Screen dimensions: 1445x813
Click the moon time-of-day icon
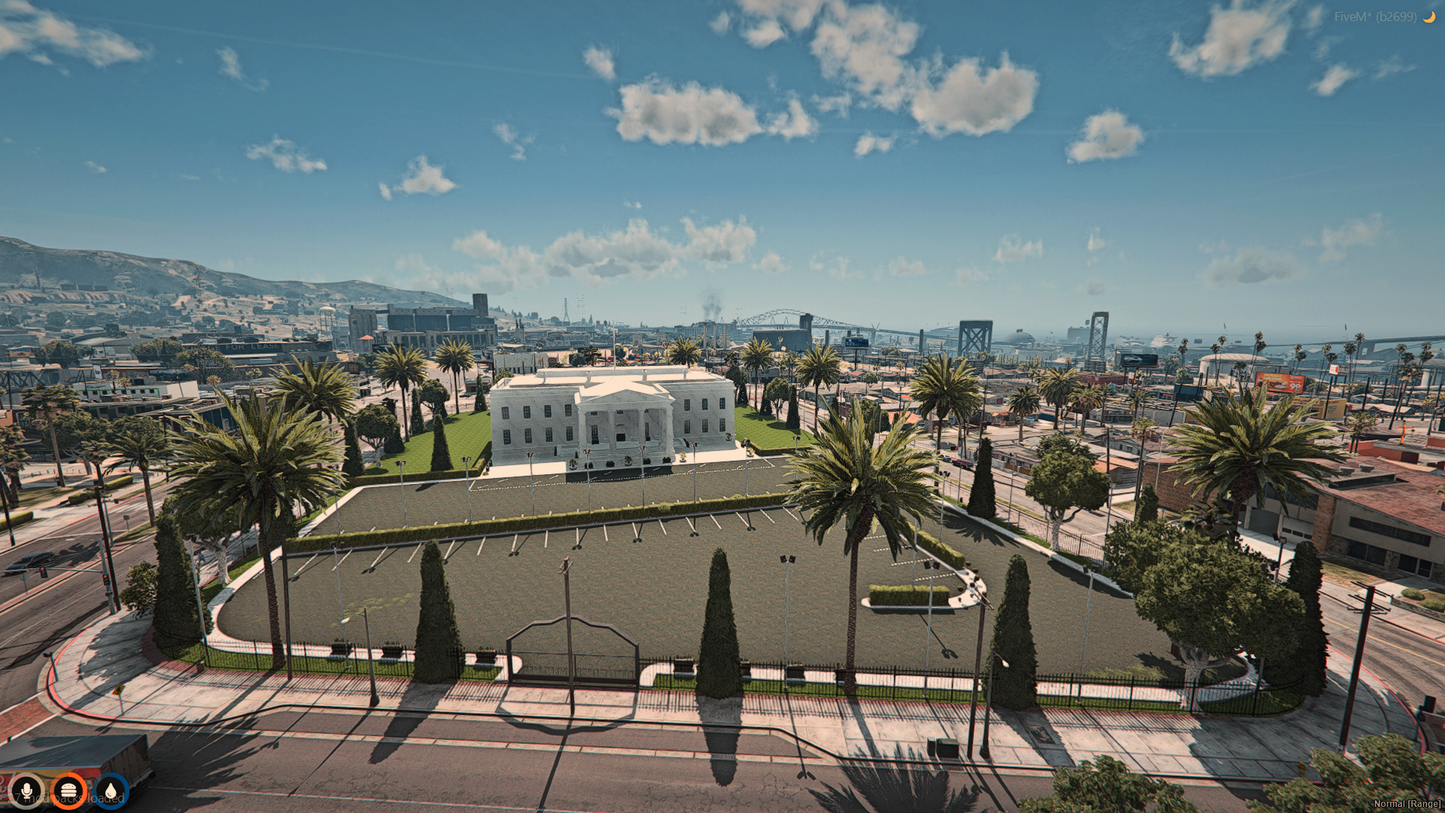1430,16
